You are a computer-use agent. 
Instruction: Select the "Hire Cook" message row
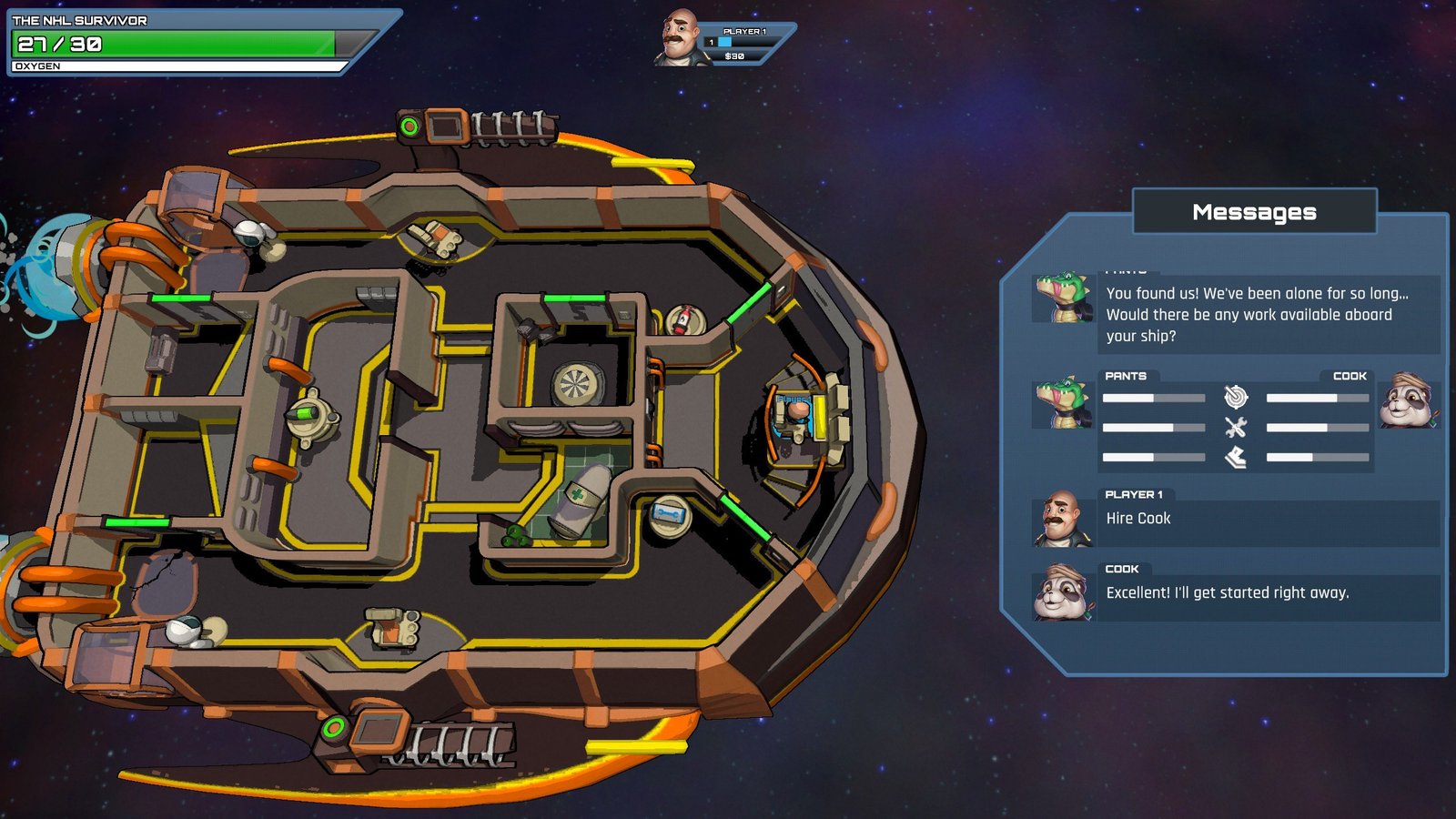click(x=1269, y=519)
